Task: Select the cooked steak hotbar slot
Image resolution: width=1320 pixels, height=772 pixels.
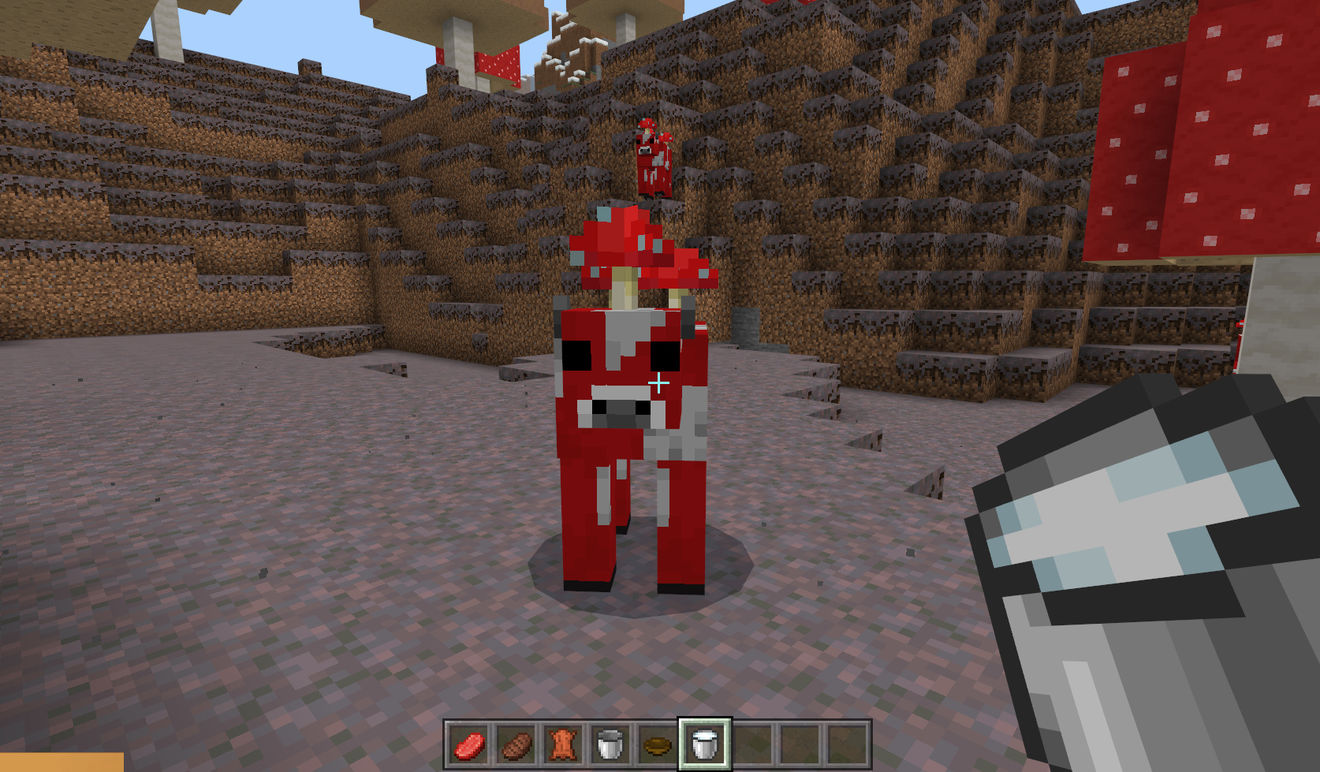Action: click(x=516, y=745)
